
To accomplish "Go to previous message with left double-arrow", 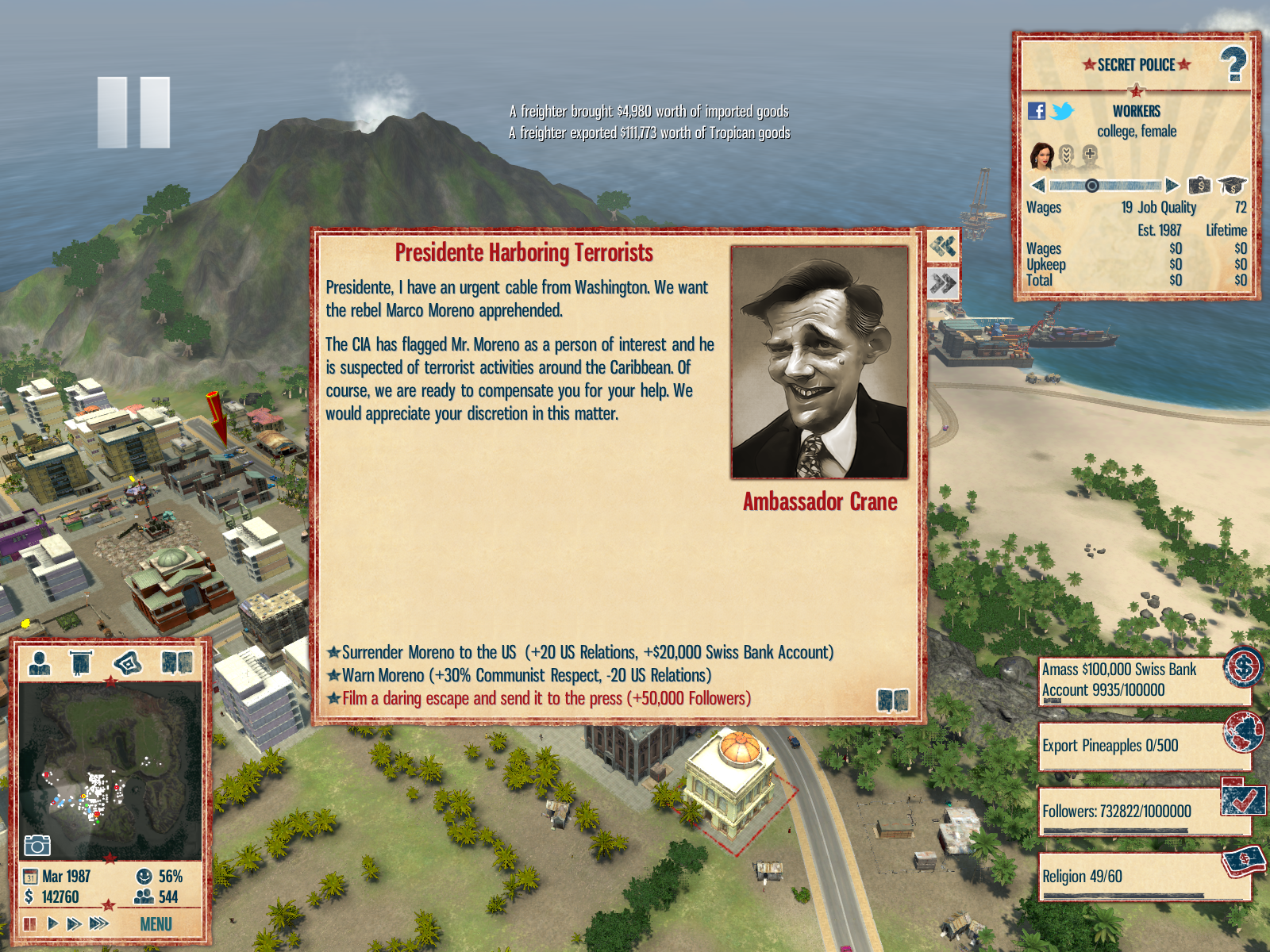I will (943, 247).
